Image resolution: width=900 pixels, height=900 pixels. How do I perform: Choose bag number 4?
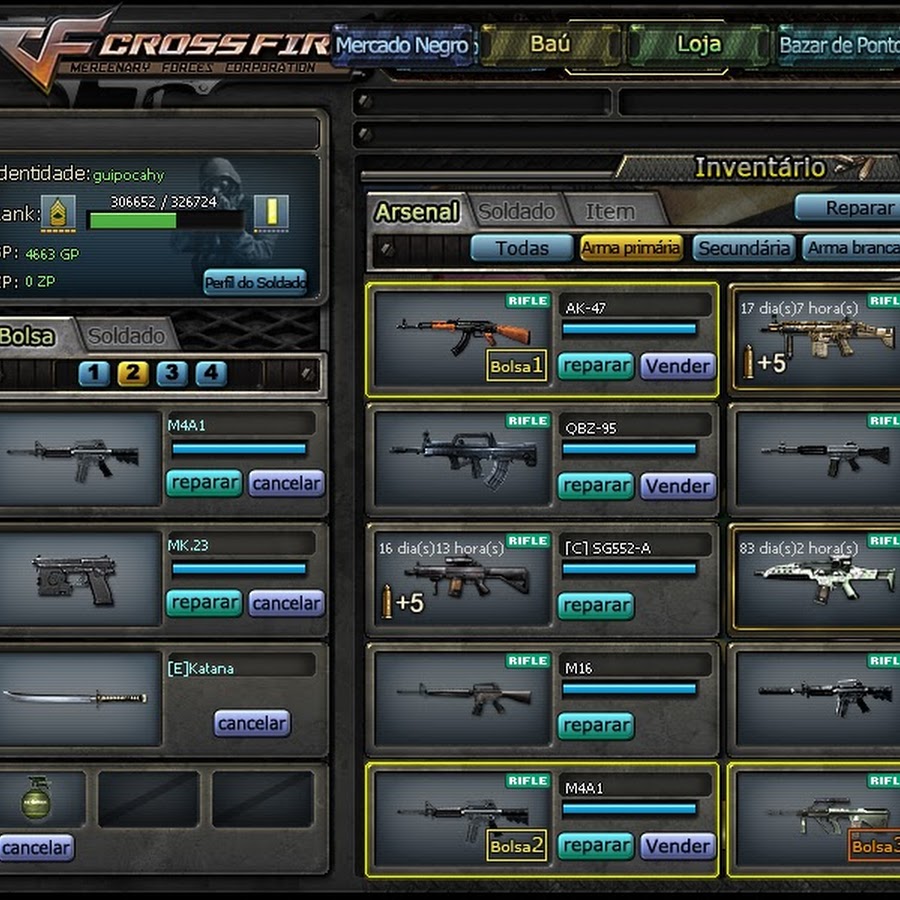211,374
